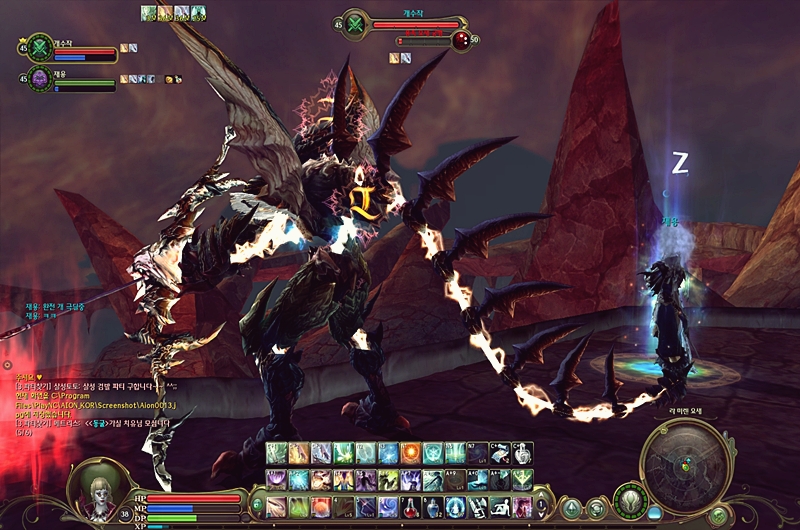Open the green round button under minimap
800x530 pixels.
tap(718, 515)
